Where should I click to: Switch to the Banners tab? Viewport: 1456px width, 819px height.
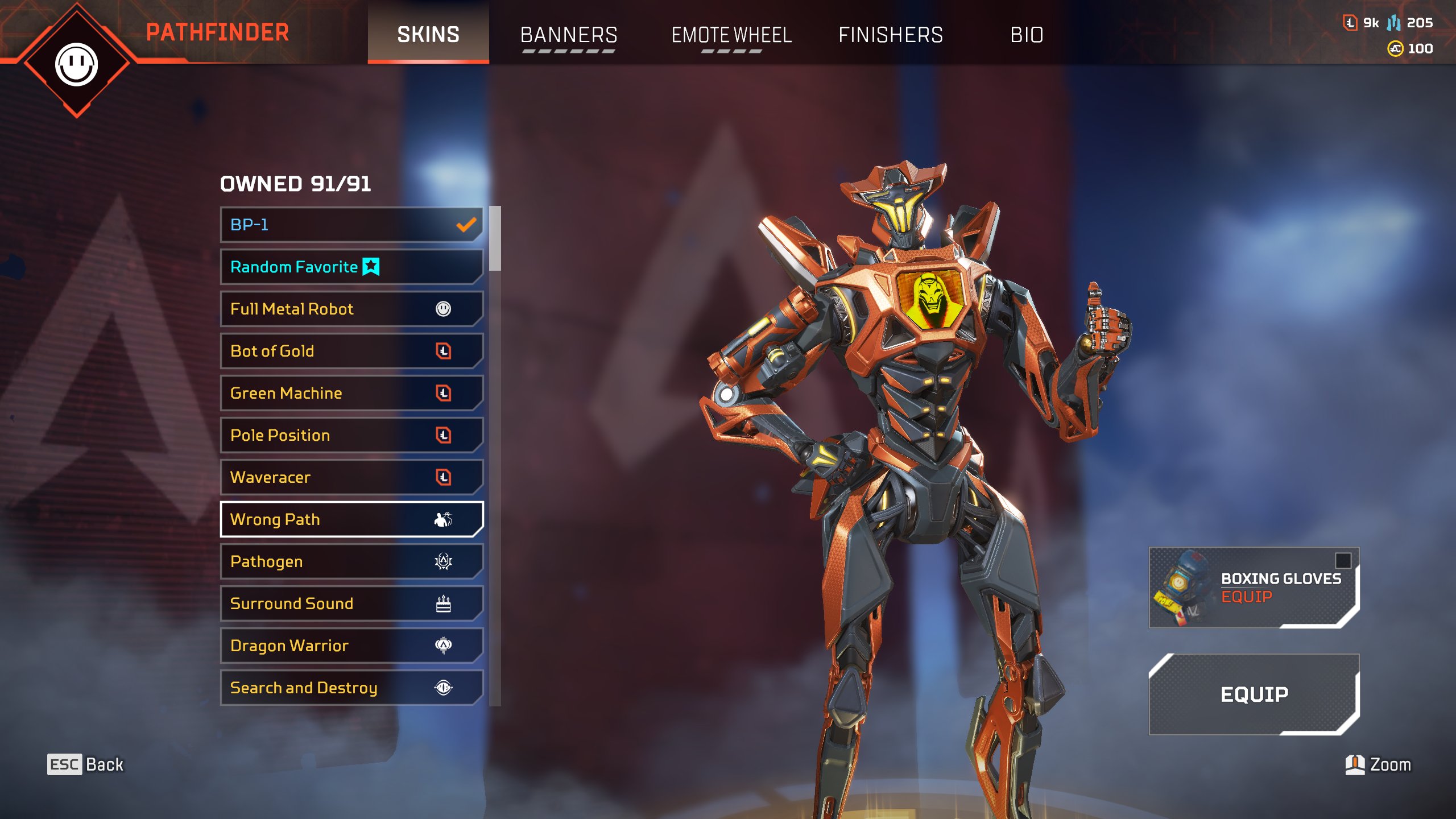pos(568,35)
